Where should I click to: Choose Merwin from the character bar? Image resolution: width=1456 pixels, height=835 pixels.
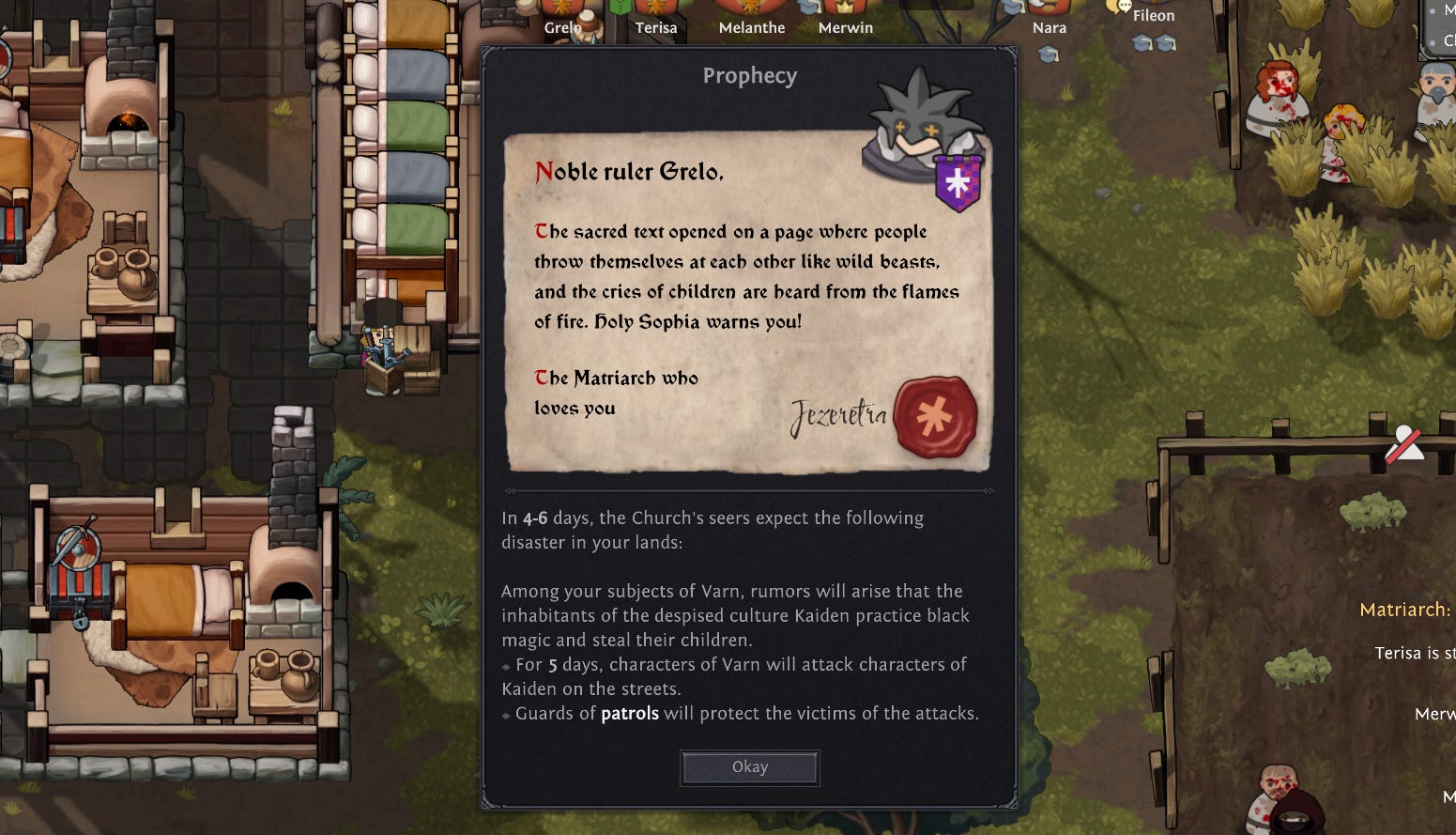(845, 26)
